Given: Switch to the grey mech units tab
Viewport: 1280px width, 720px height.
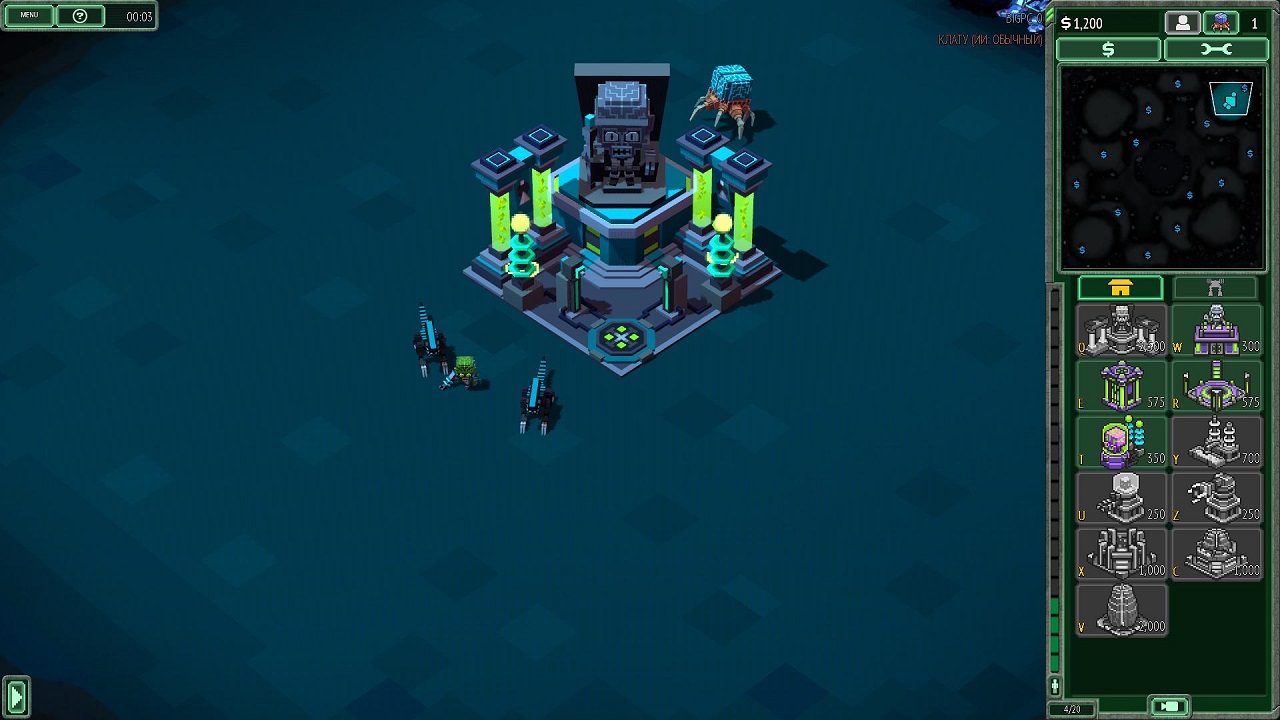Looking at the screenshot, I should click(1214, 289).
